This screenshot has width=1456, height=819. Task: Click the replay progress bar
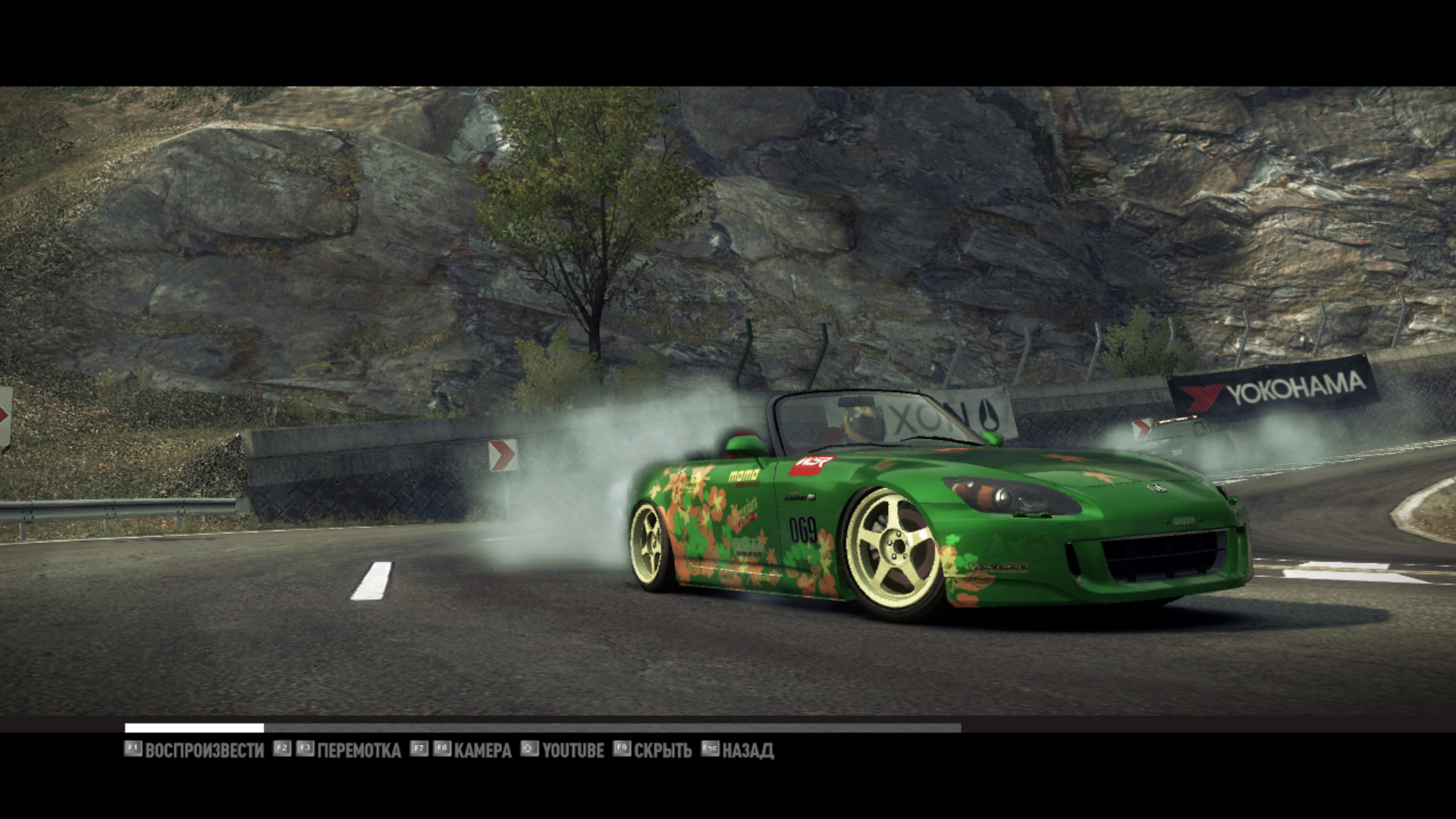(x=542, y=728)
